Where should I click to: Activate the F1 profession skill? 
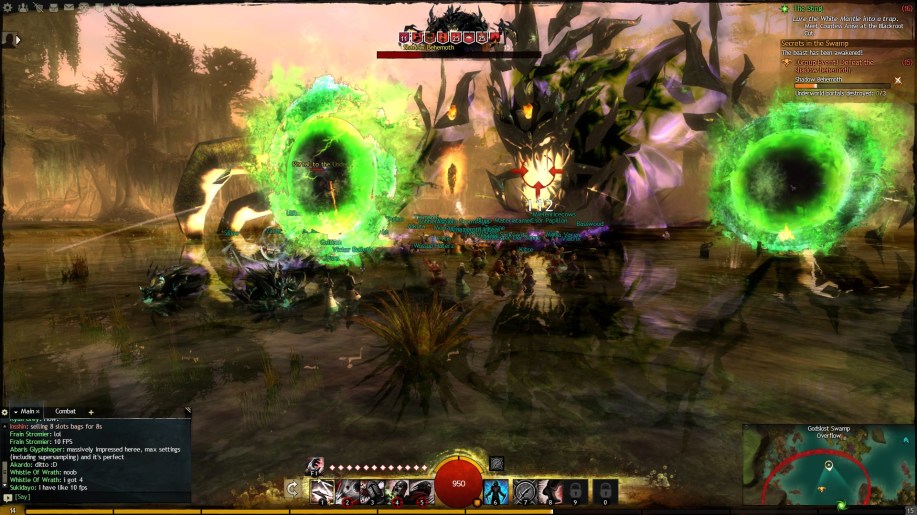(315, 465)
